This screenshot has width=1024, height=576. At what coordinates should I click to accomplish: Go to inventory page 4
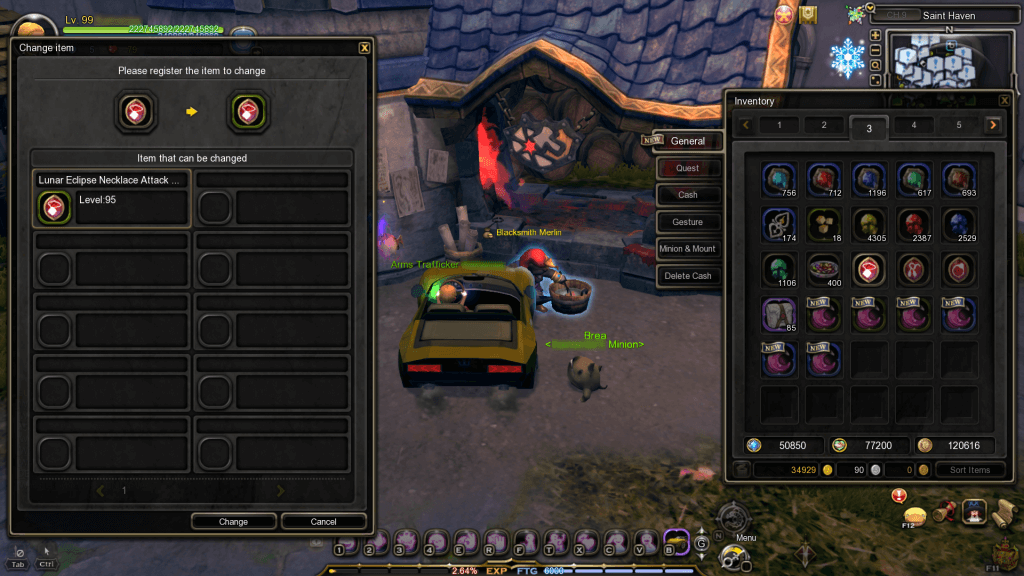coord(914,125)
